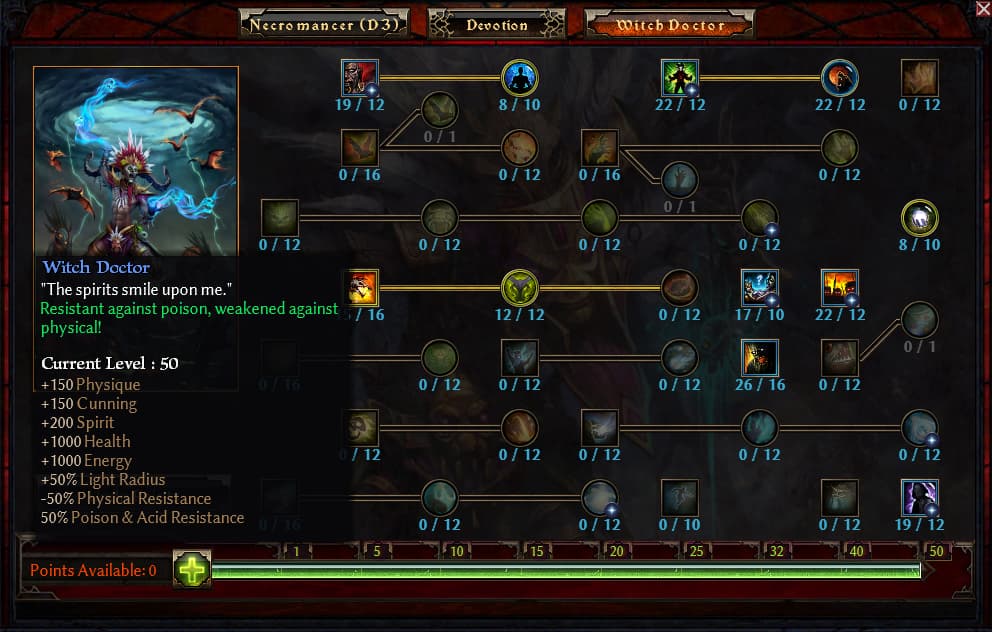Select the unlearned skill showing 0 / 10
992x632 pixels.
pos(680,498)
